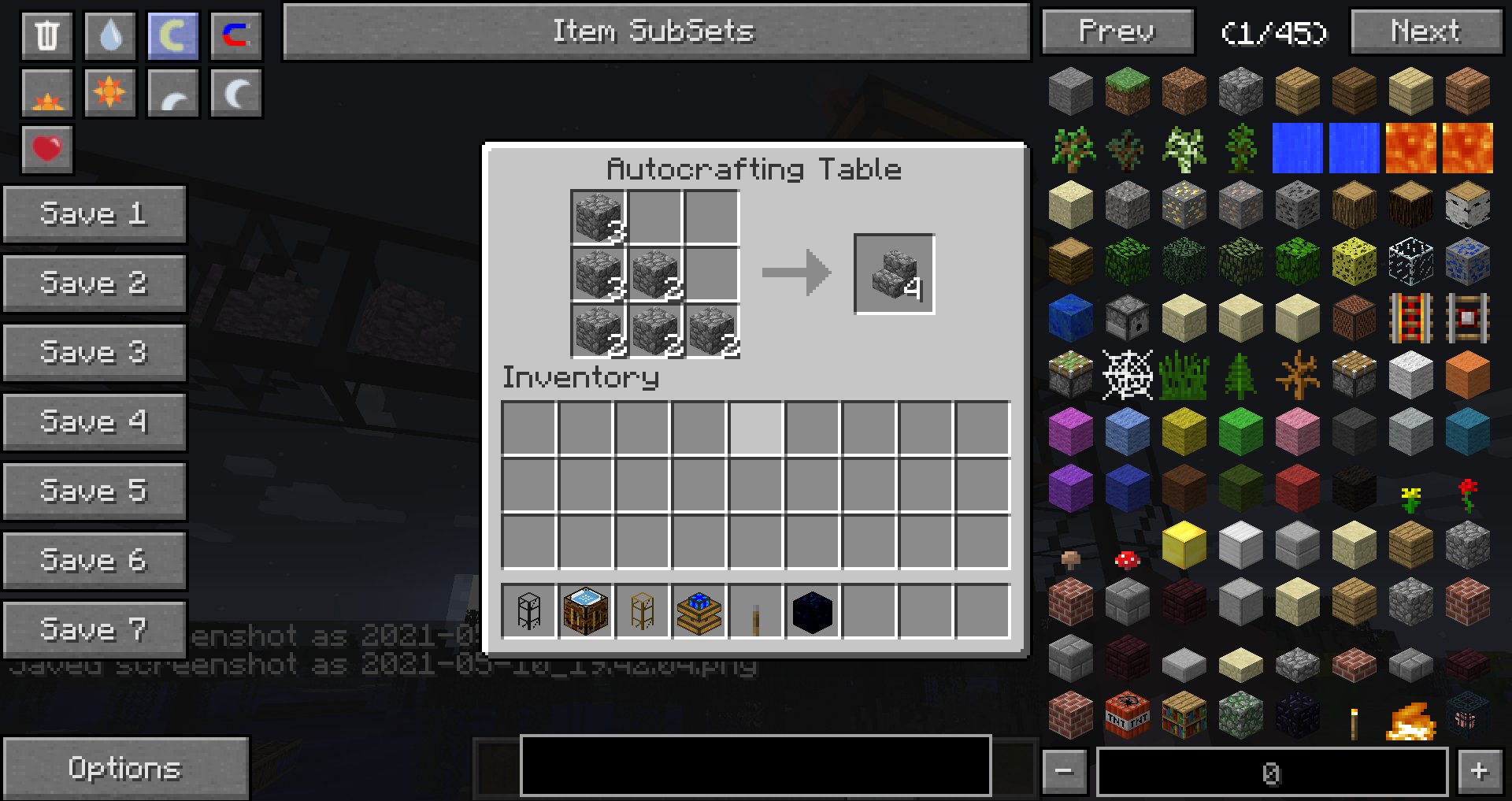Heal the player with the heart icon

[47, 148]
